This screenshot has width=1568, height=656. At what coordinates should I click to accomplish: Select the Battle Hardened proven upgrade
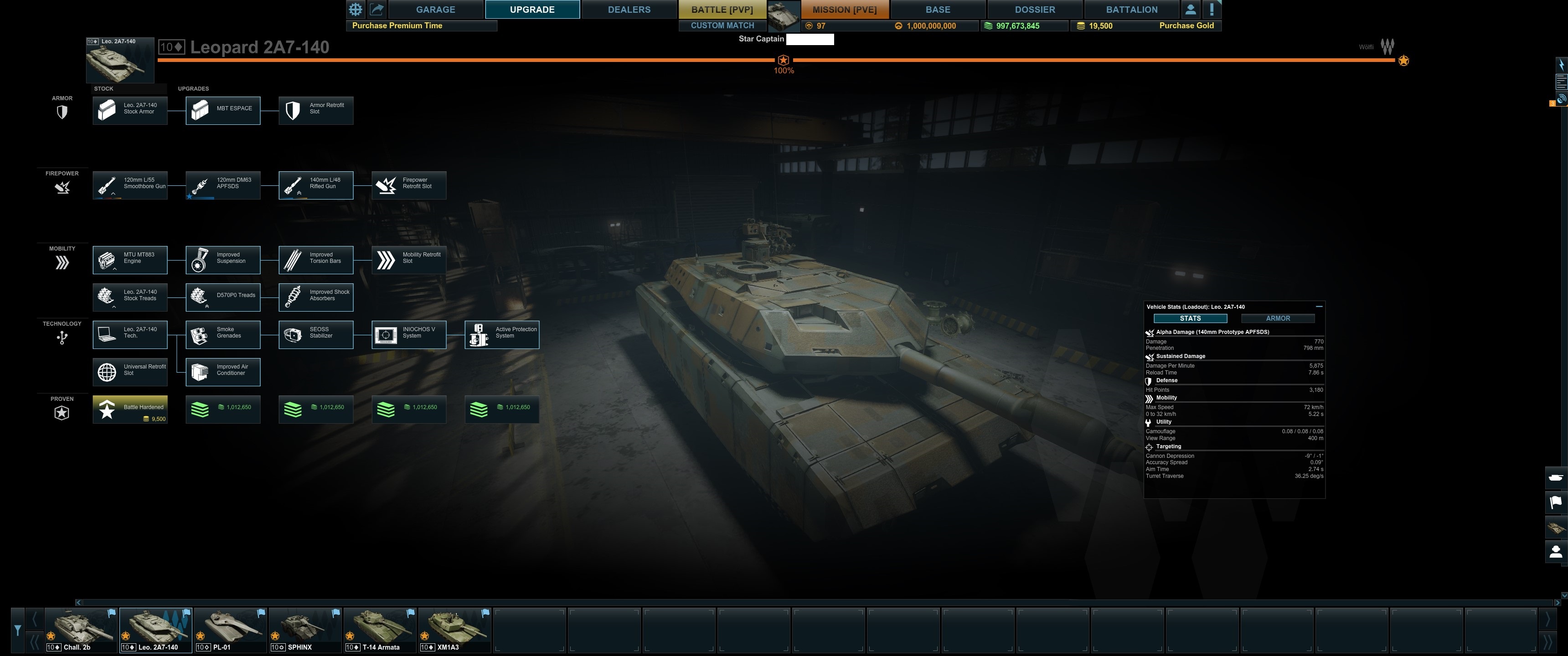point(129,410)
